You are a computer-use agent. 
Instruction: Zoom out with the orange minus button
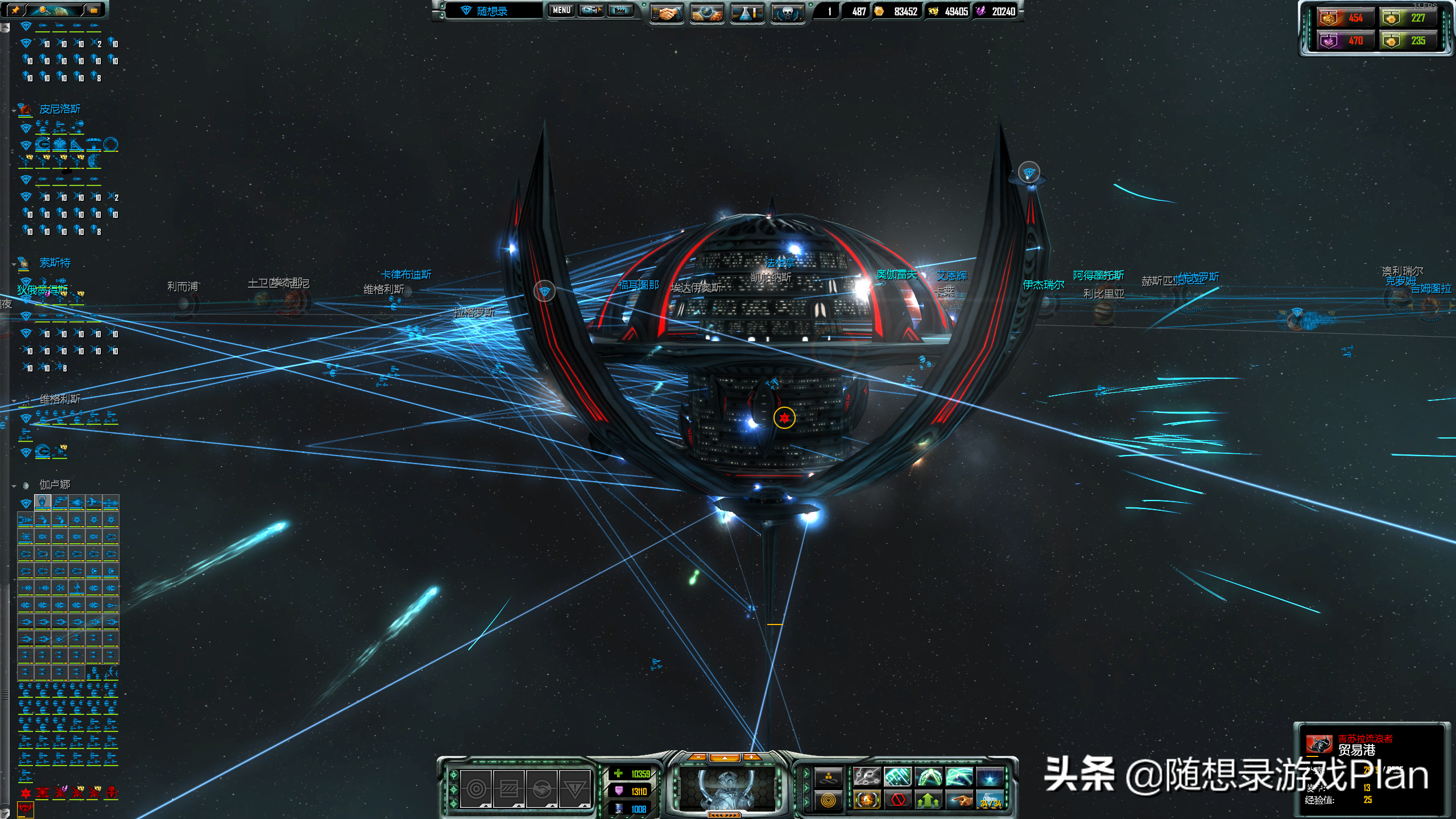click(x=698, y=757)
